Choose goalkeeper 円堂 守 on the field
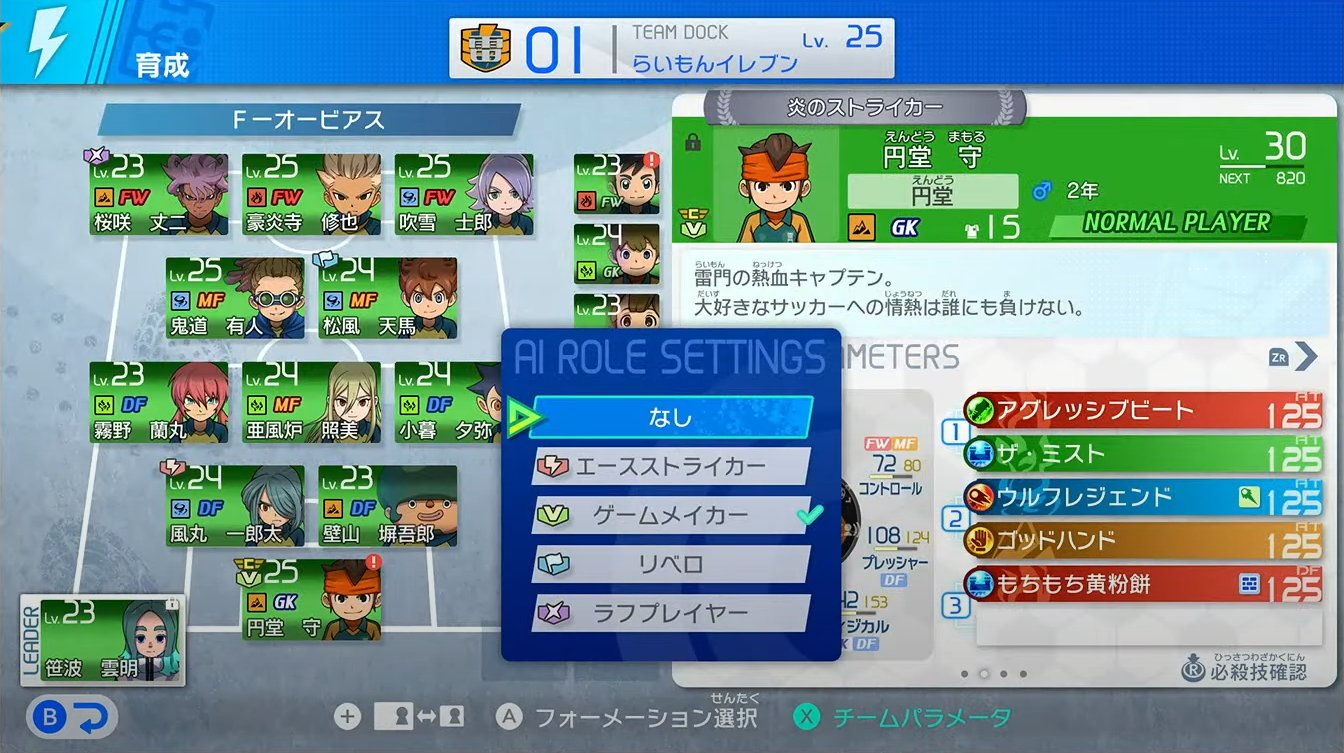1344x753 pixels. coord(311,600)
